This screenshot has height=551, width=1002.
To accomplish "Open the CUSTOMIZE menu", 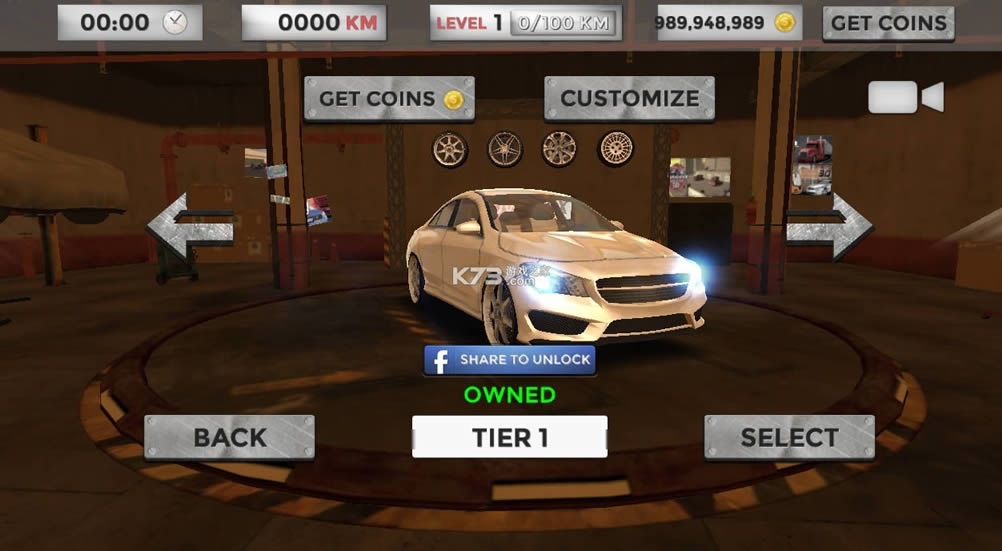I will [x=629, y=98].
